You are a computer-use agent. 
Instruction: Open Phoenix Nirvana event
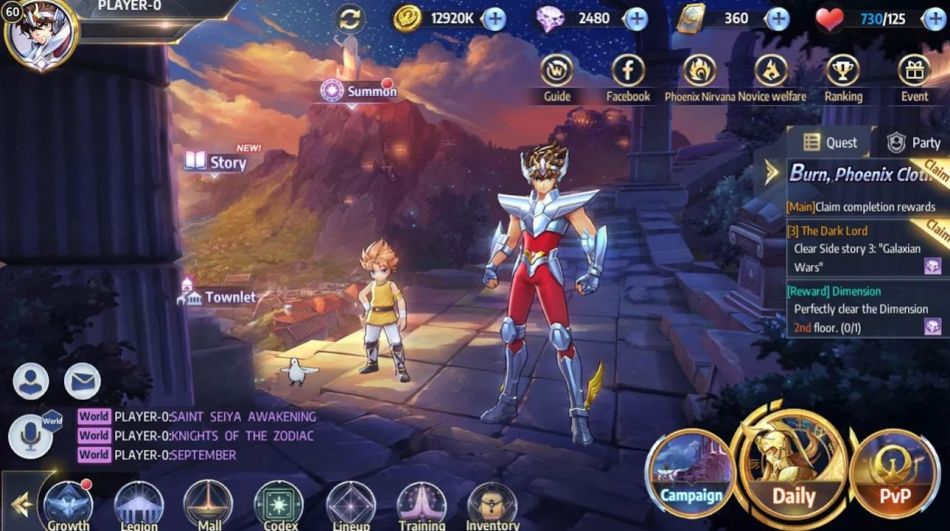tap(699, 72)
